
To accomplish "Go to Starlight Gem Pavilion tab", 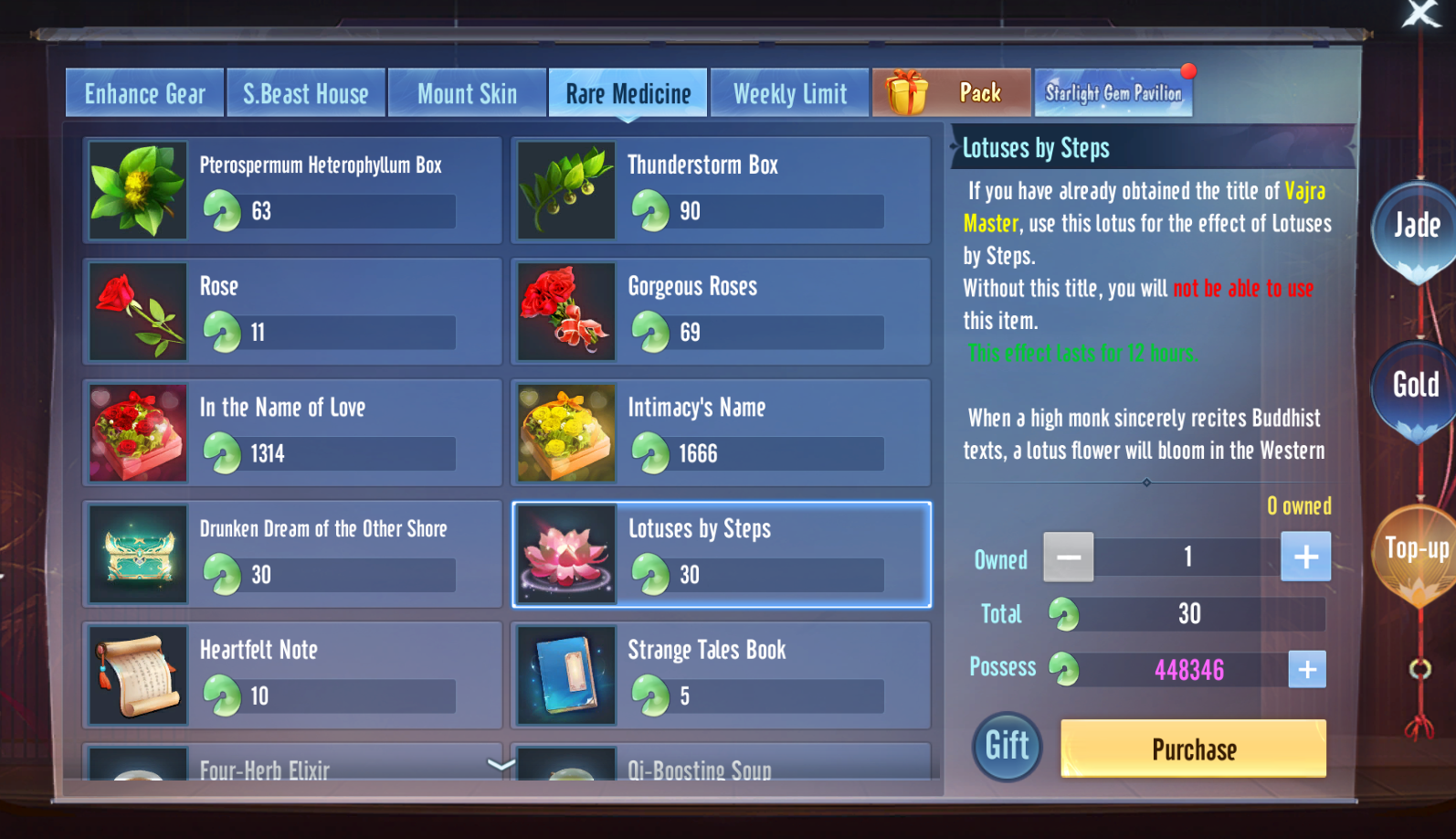I will (1113, 93).
